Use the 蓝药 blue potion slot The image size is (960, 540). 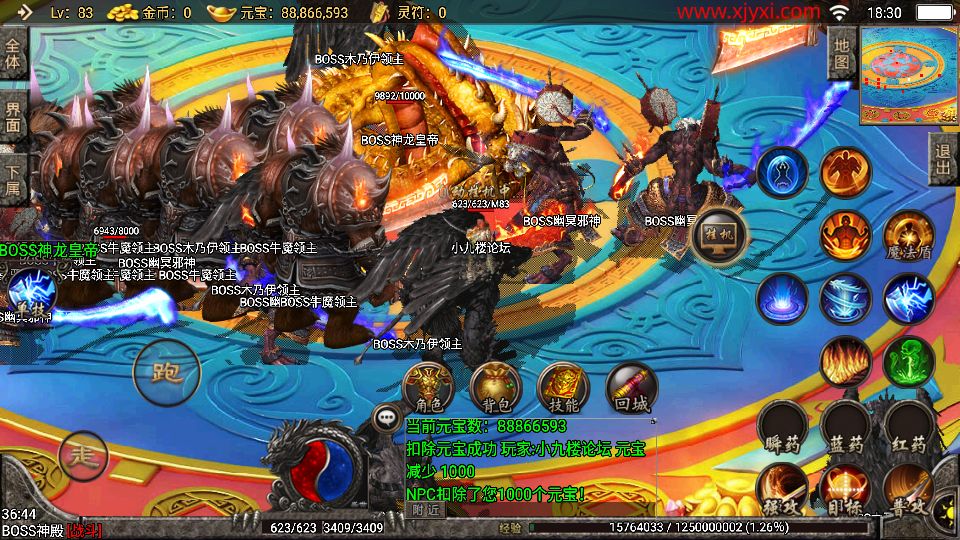pos(846,429)
